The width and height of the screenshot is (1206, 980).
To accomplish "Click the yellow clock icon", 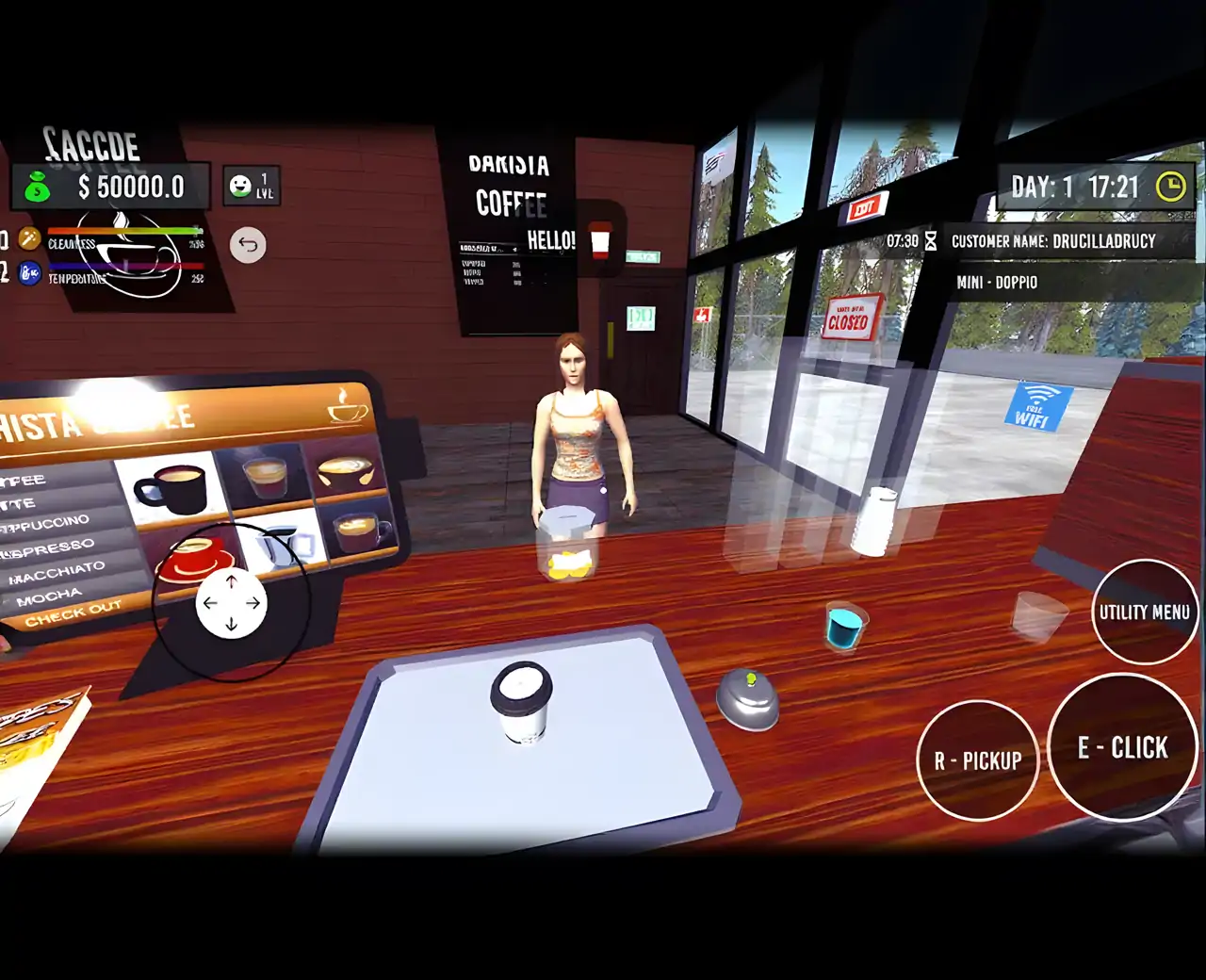I will pyautogui.click(x=1170, y=187).
